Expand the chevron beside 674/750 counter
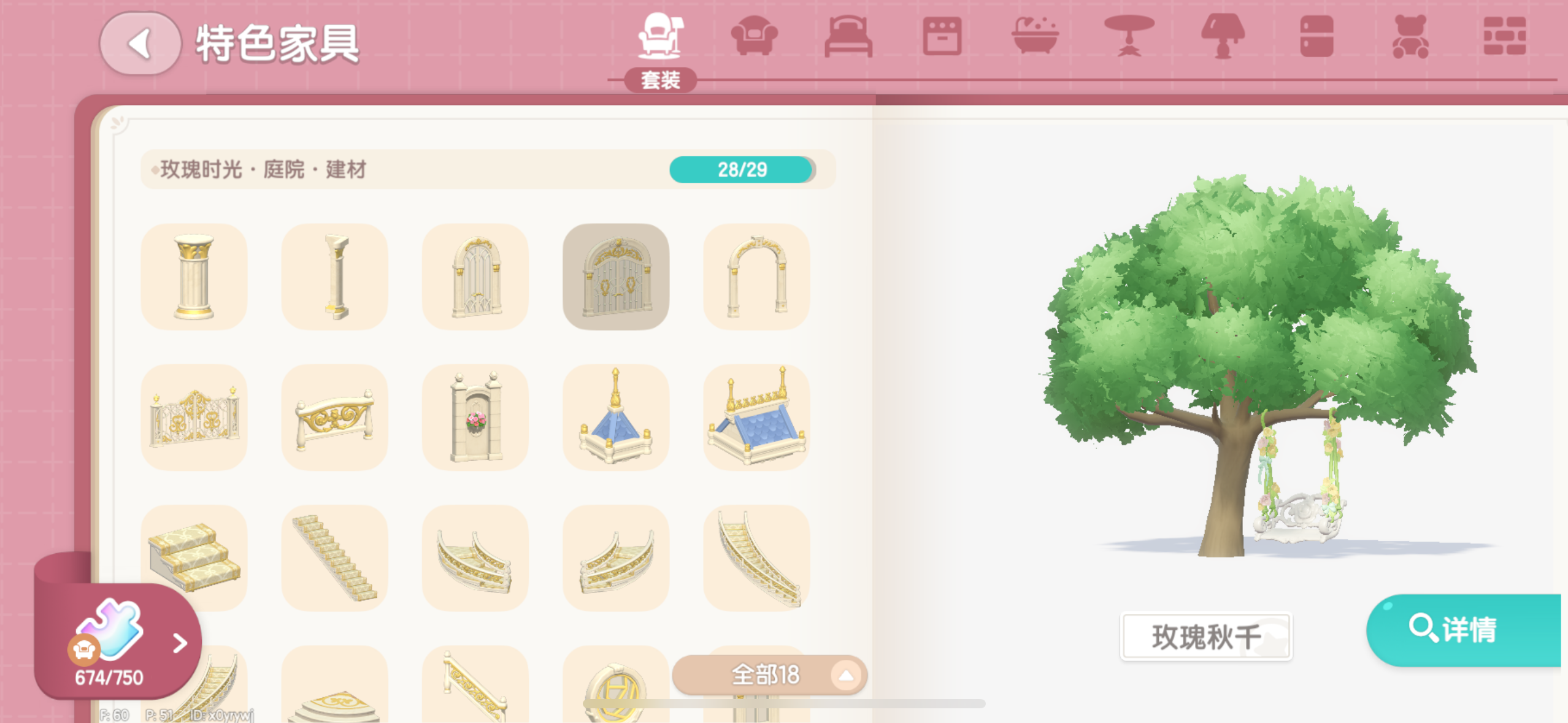This screenshot has width=1568, height=723. (179, 643)
